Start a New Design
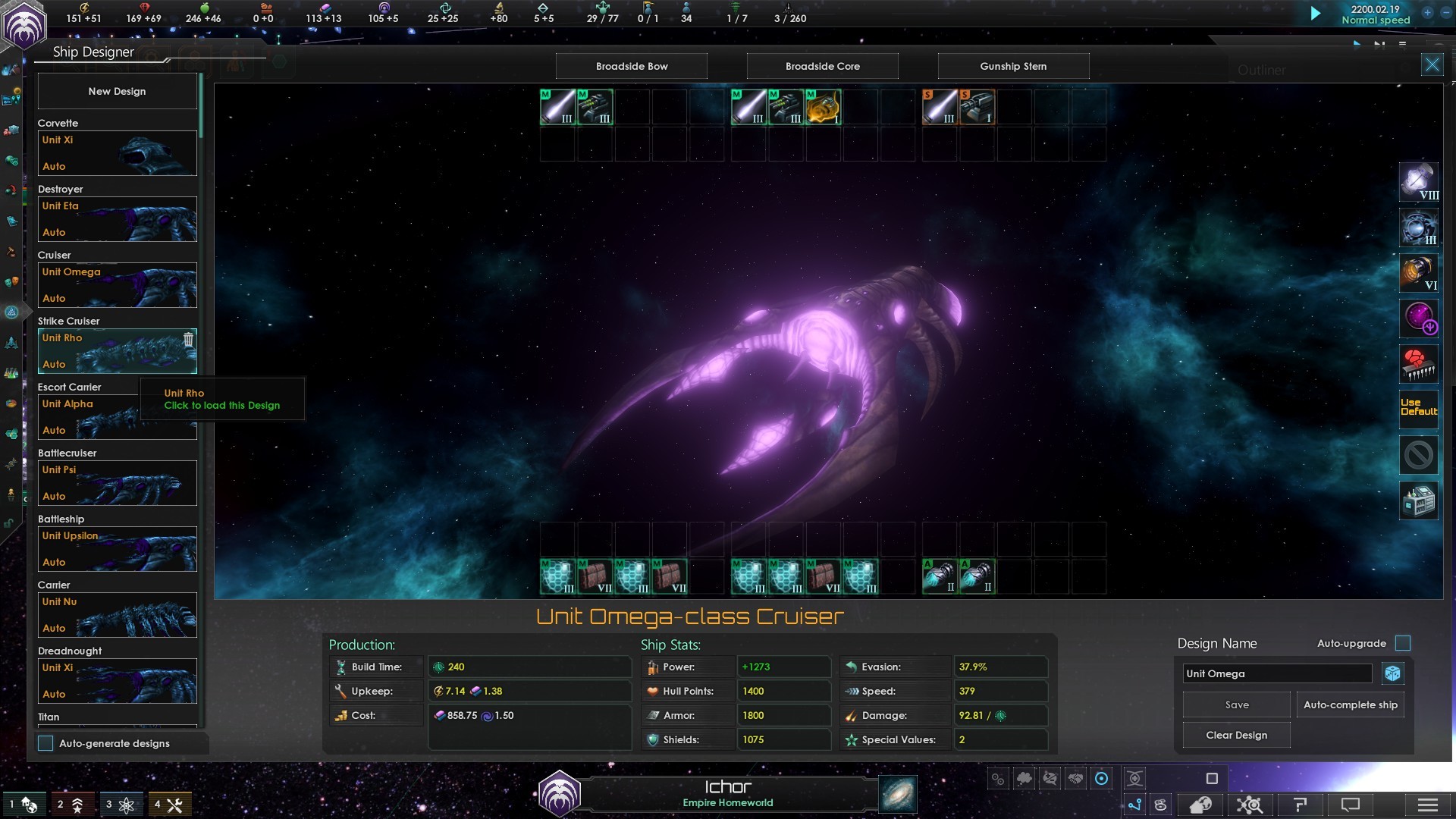The height and width of the screenshot is (819, 1456). (117, 91)
